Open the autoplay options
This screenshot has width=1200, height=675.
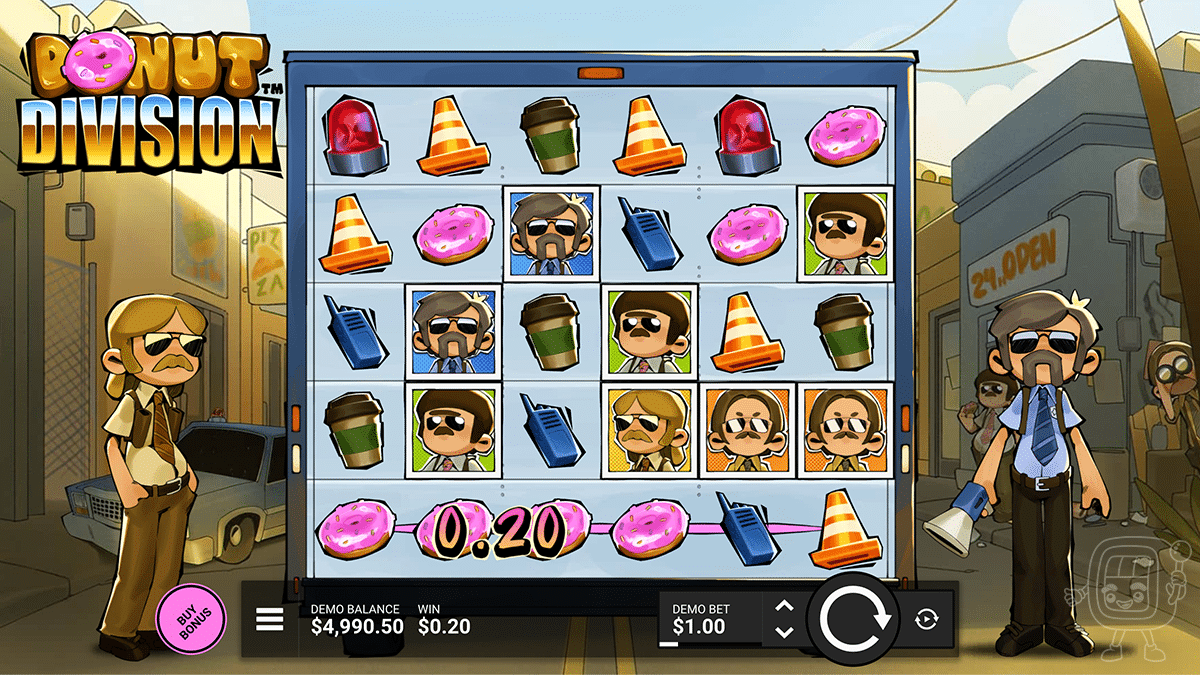click(x=926, y=620)
